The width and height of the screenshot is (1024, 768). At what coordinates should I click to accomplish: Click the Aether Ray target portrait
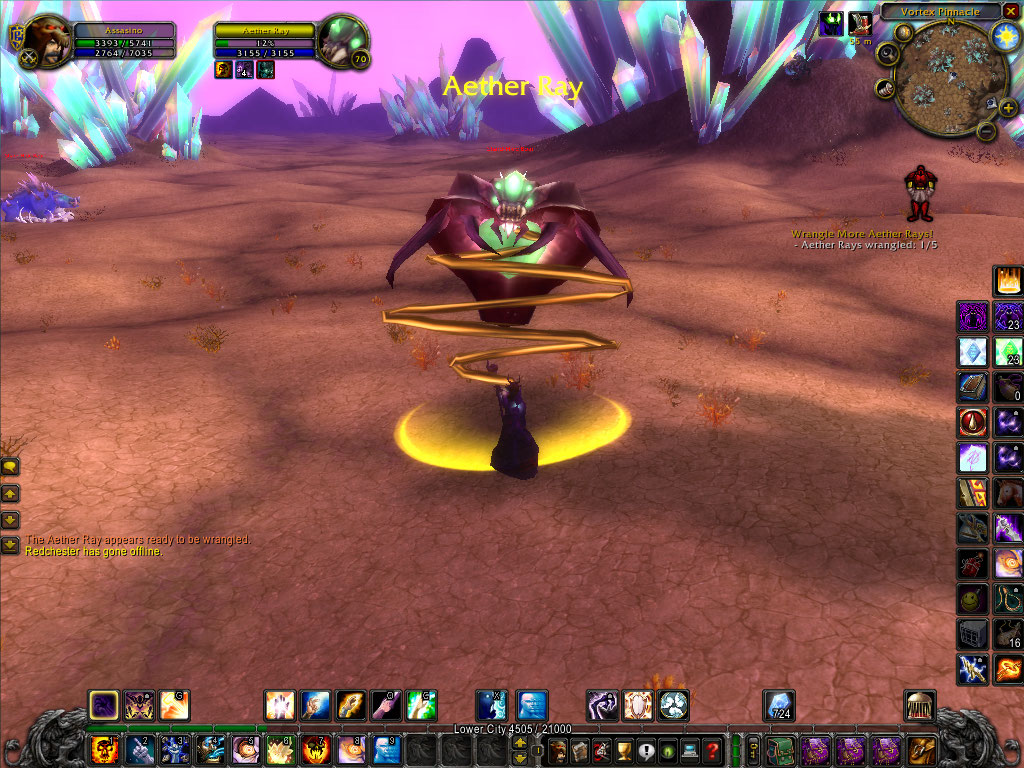click(x=340, y=41)
